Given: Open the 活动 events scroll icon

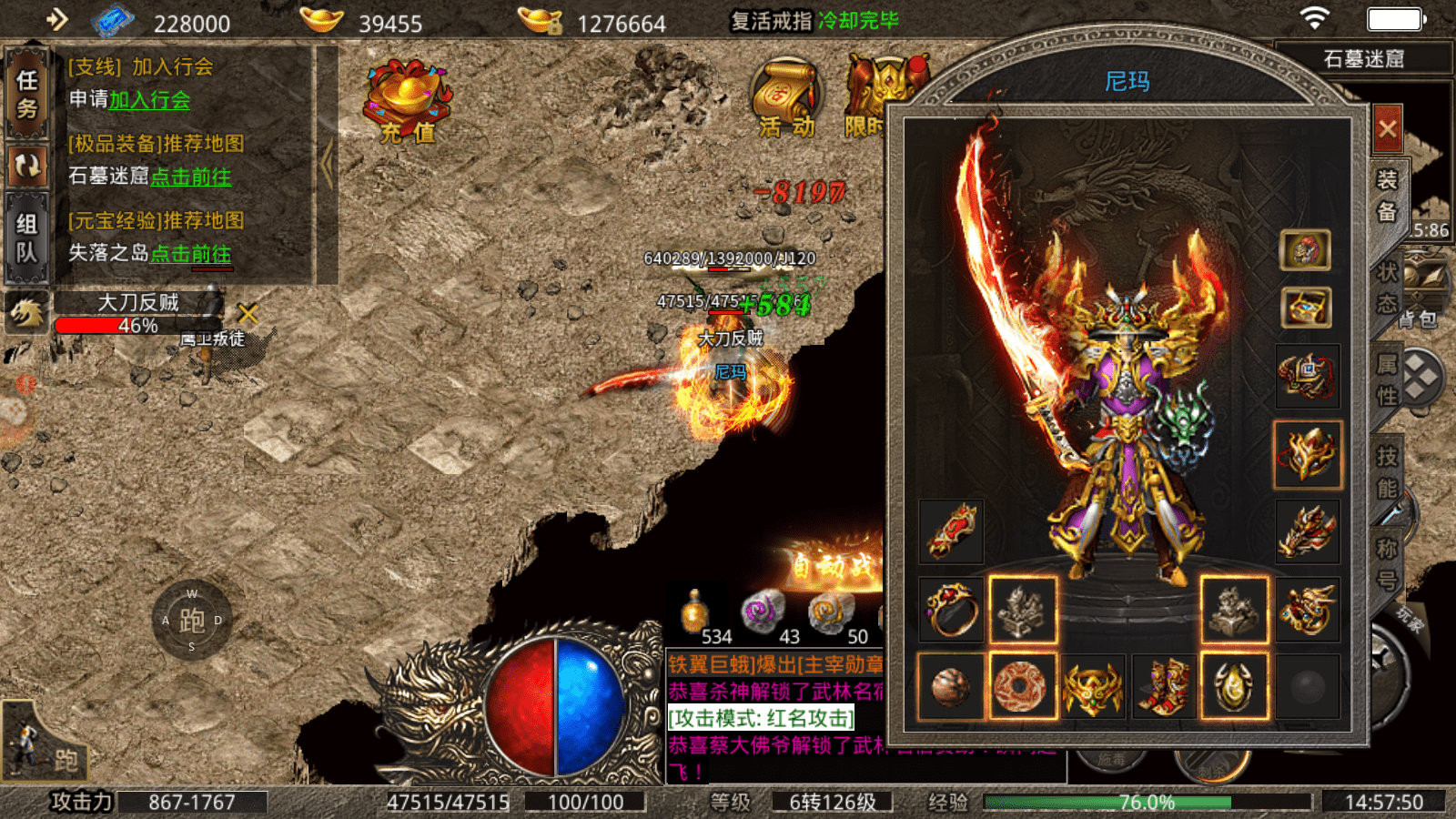Looking at the screenshot, I should [x=786, y=100].
